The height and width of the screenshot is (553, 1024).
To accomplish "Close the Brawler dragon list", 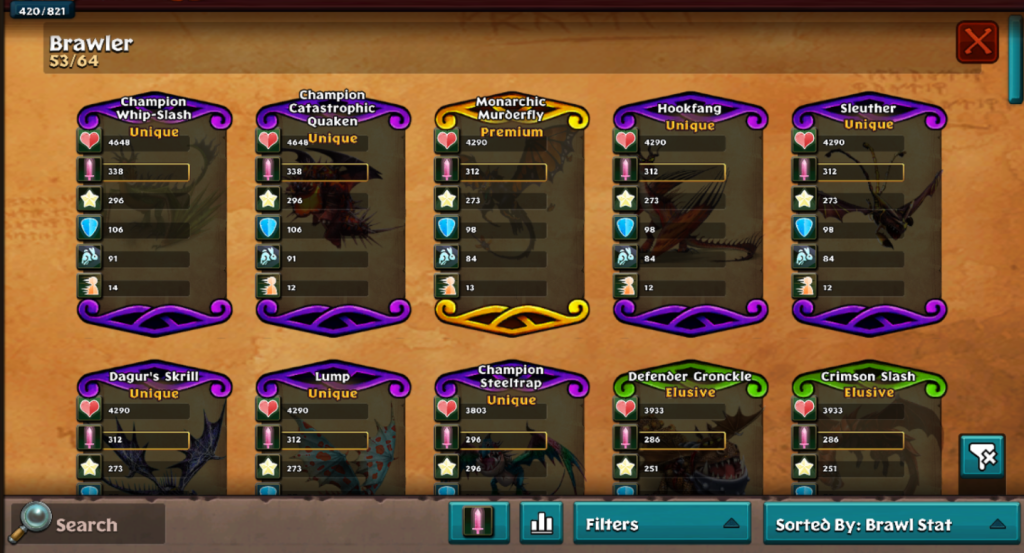I will click(976, 42).
